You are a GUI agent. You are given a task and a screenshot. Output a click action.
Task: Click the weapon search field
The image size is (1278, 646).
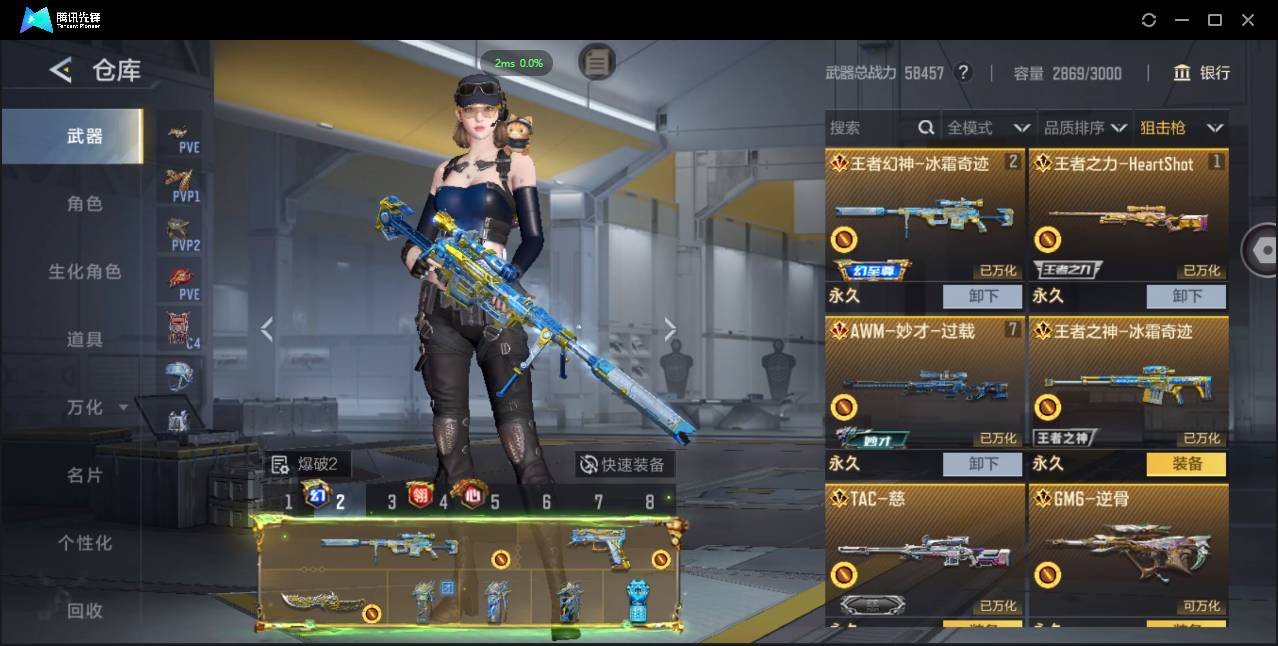(870, 128)
